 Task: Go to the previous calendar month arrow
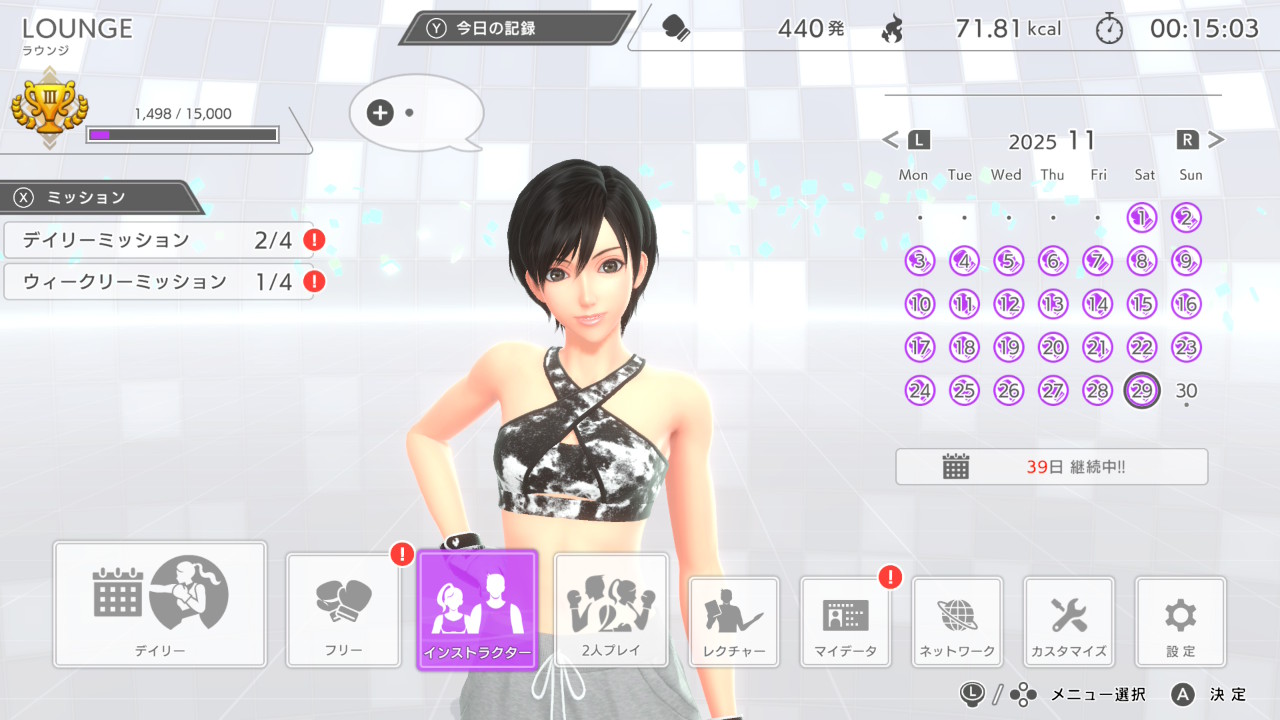click(892, 140)
